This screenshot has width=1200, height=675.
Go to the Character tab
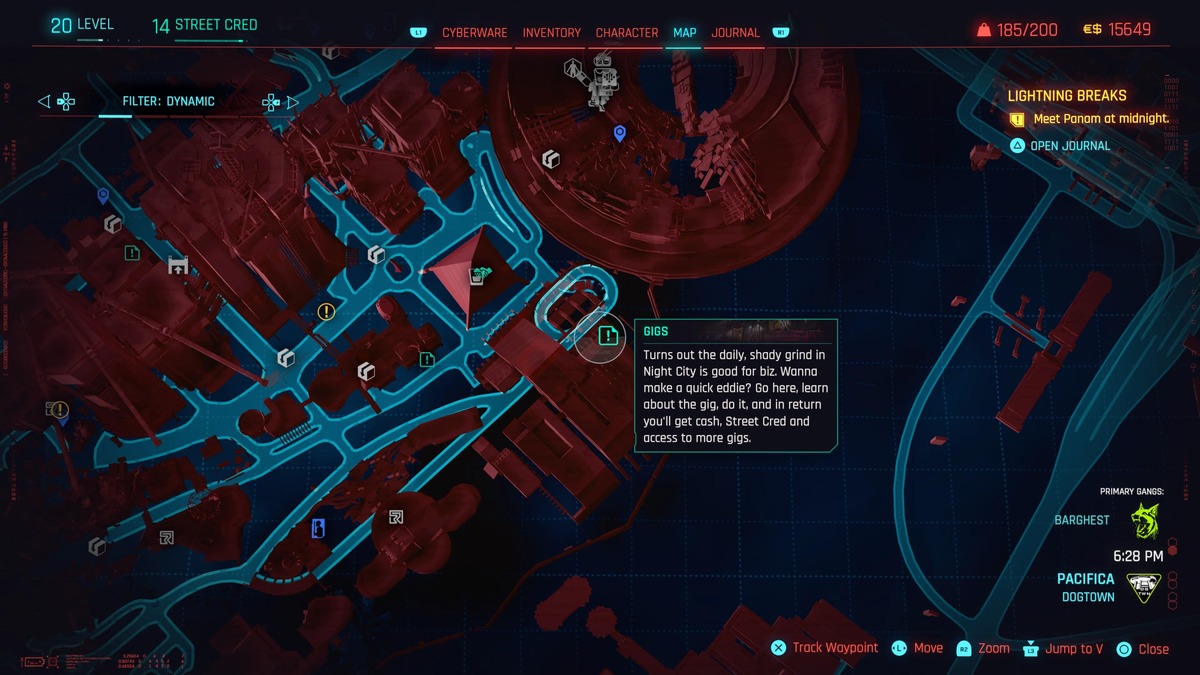(627, 33)
